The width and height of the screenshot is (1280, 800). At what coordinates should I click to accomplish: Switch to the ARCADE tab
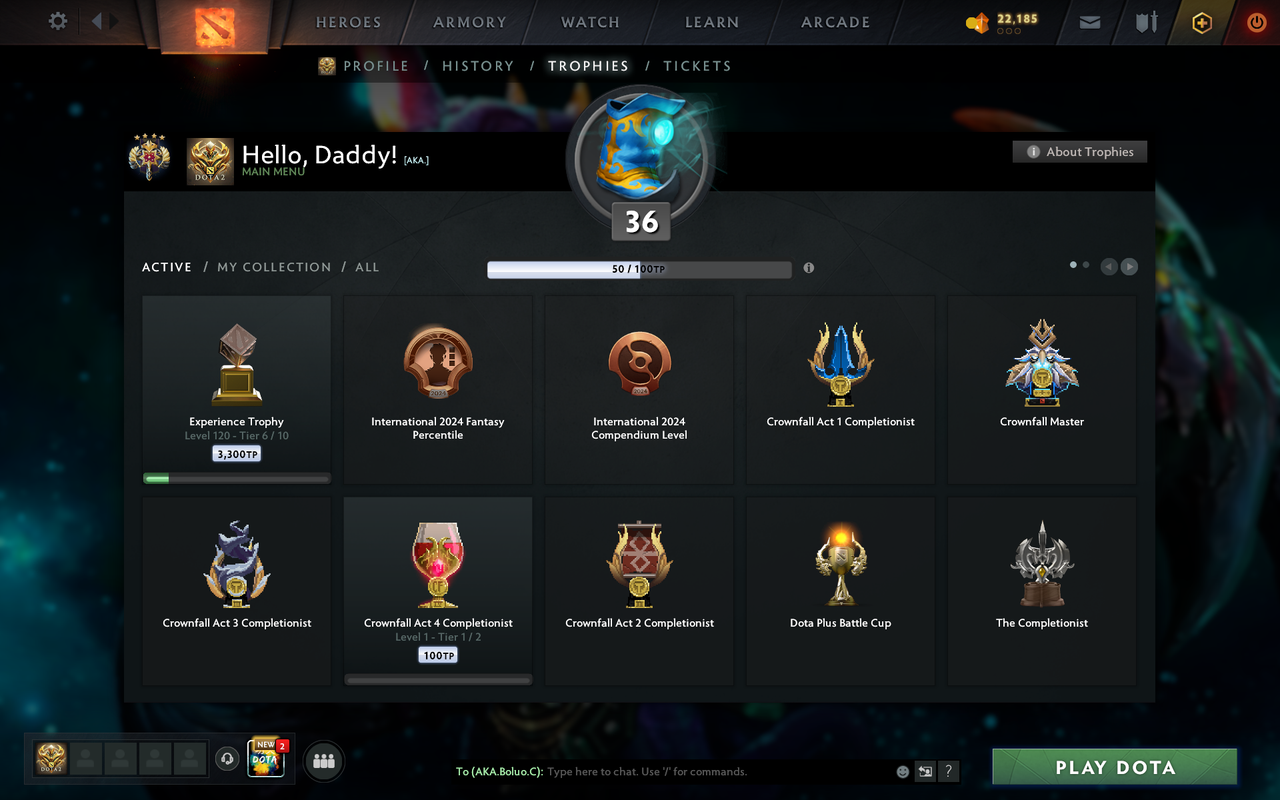835,21
